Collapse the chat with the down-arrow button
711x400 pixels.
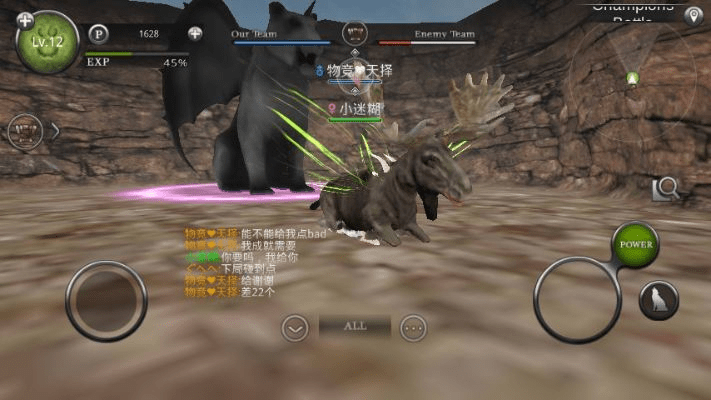[x=294, y=327]
